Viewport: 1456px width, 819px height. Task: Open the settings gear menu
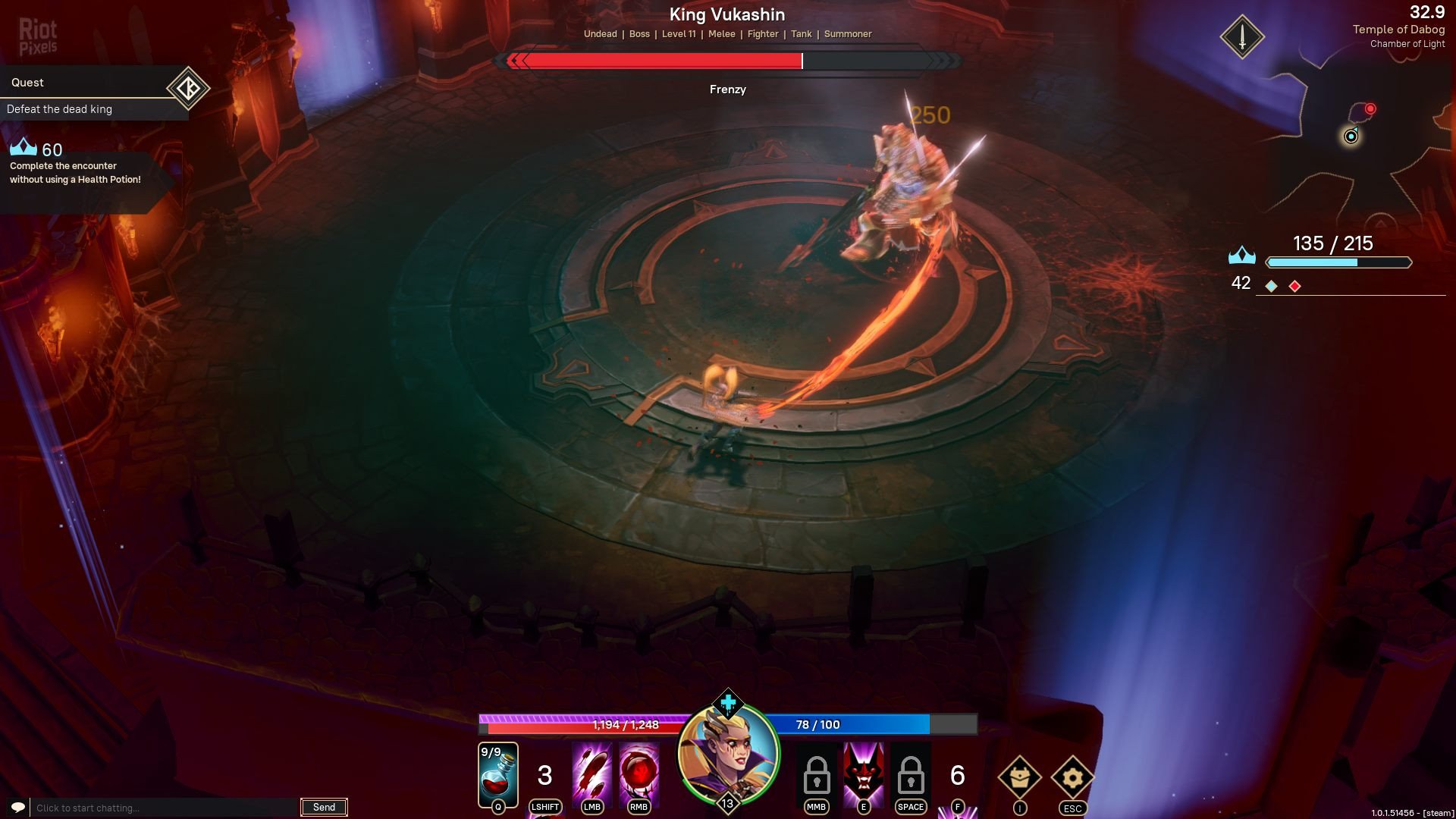(1072, 777)
